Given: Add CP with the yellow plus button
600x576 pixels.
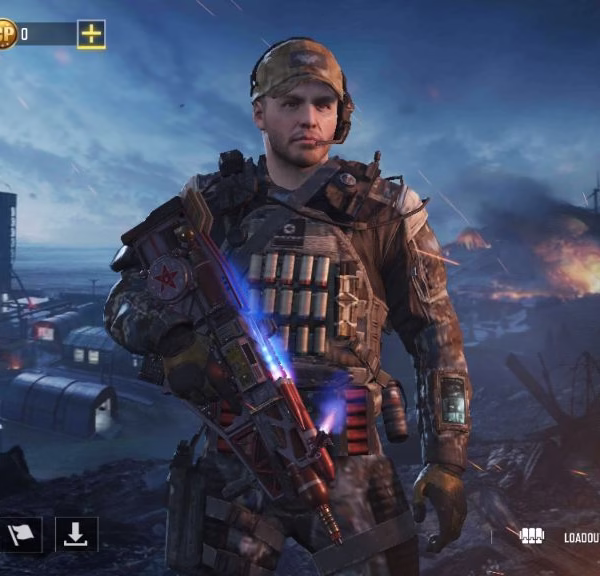Looking at the screenshot, I should (x=91, y=34).
